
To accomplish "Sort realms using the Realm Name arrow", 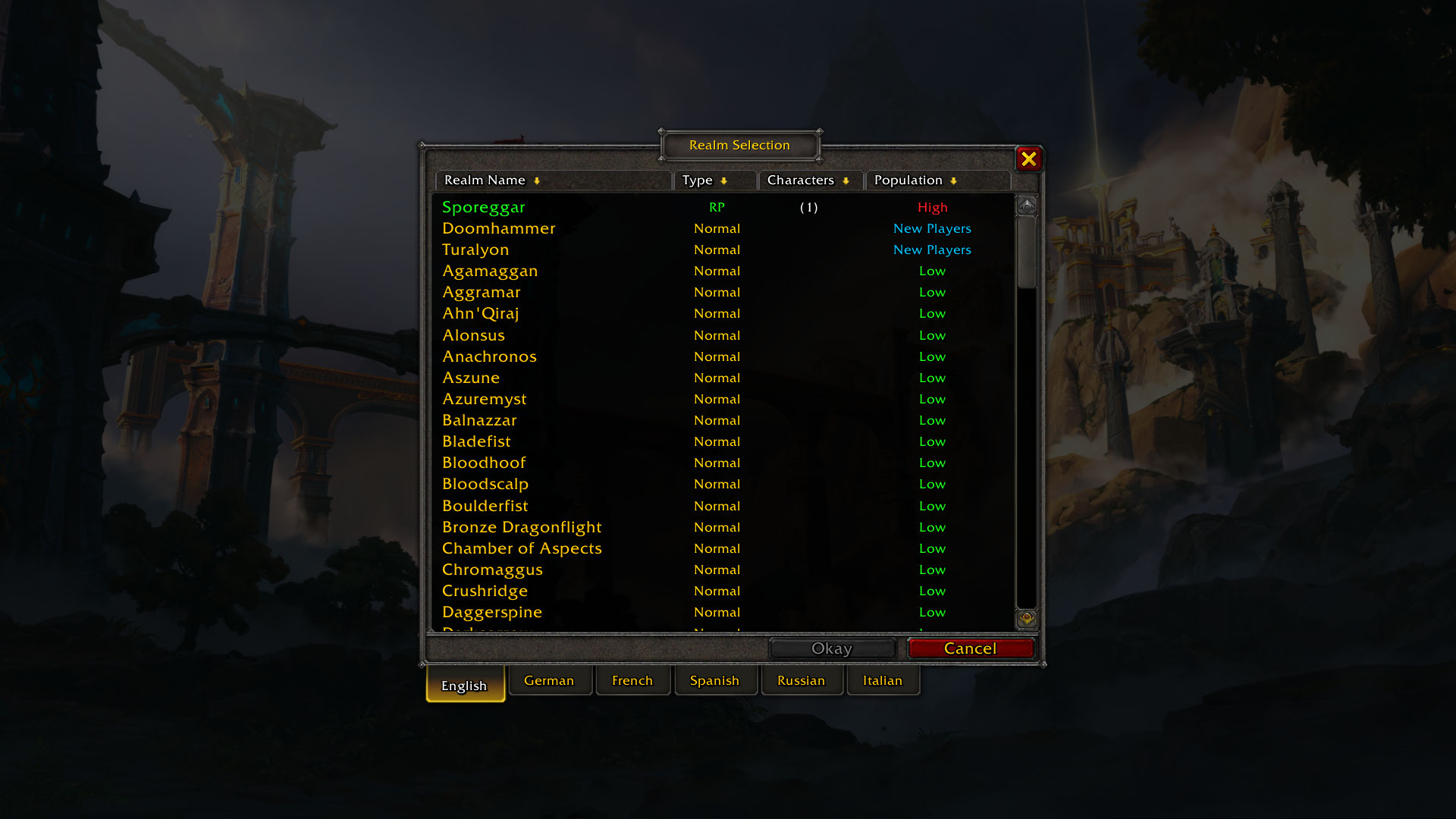I will coord(538,180).
